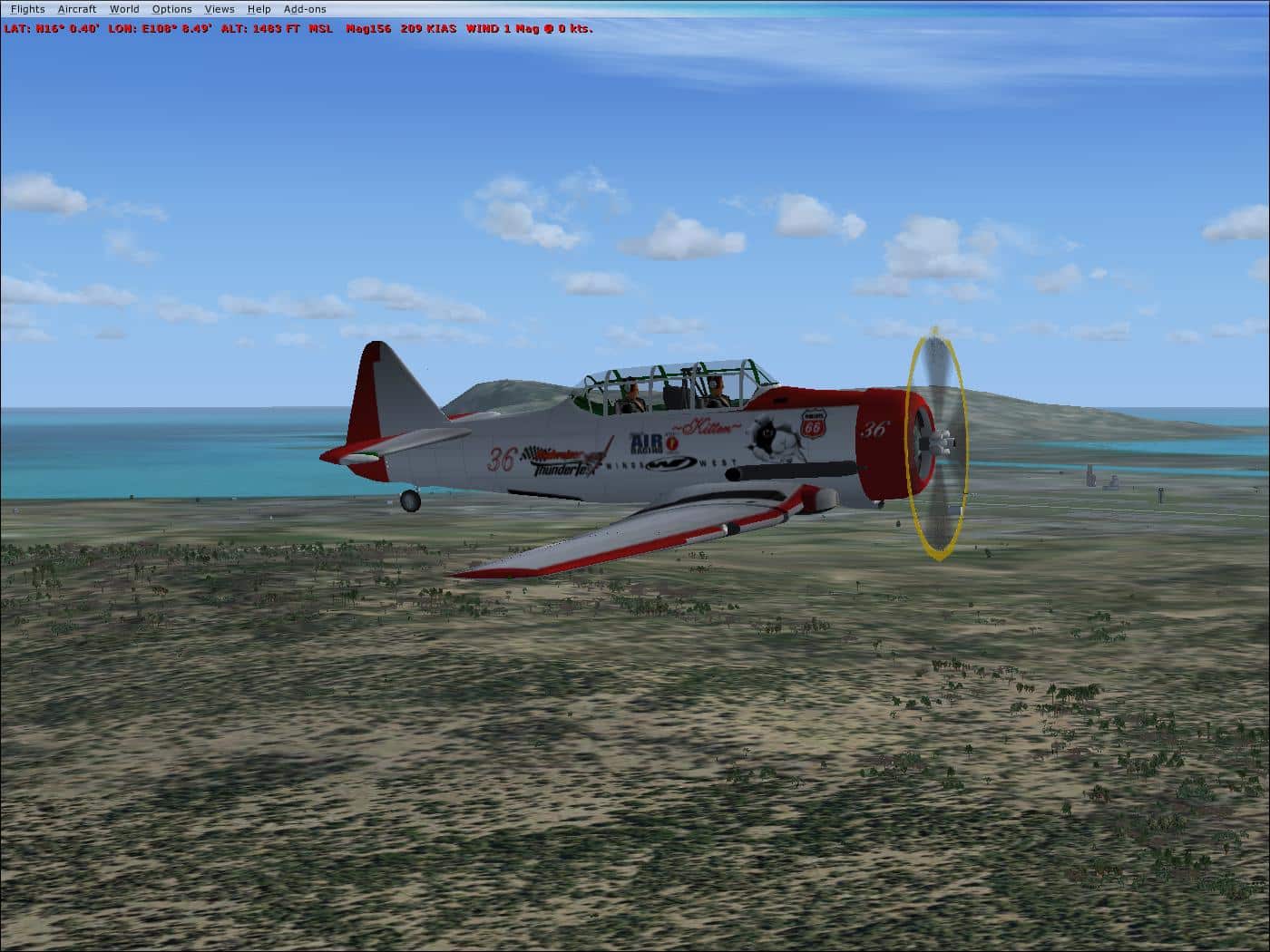Open the Views menu

(220, 8)
